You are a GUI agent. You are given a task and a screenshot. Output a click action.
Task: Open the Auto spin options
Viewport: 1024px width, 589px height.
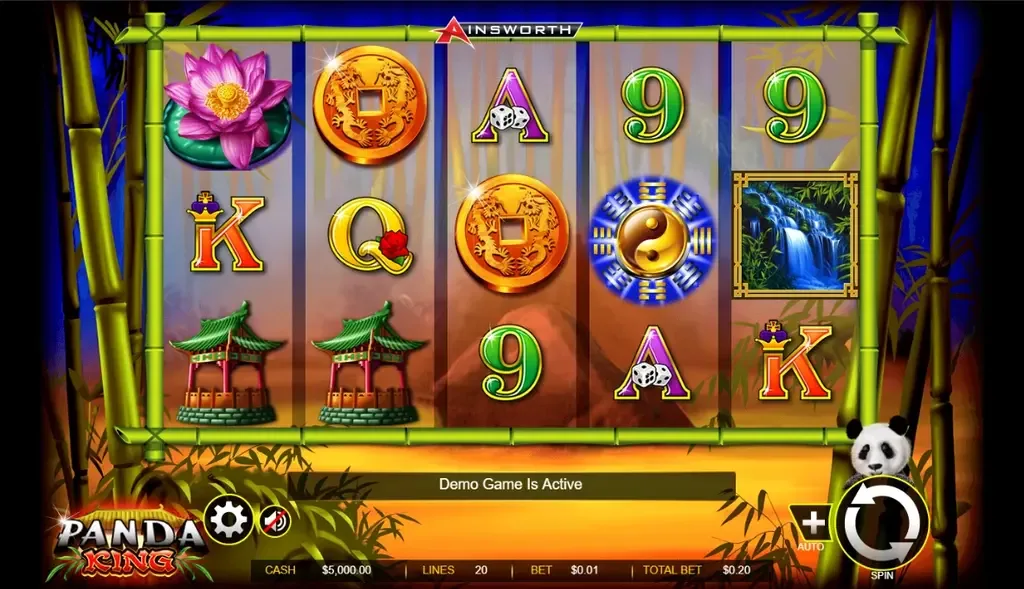click(813, 523)
